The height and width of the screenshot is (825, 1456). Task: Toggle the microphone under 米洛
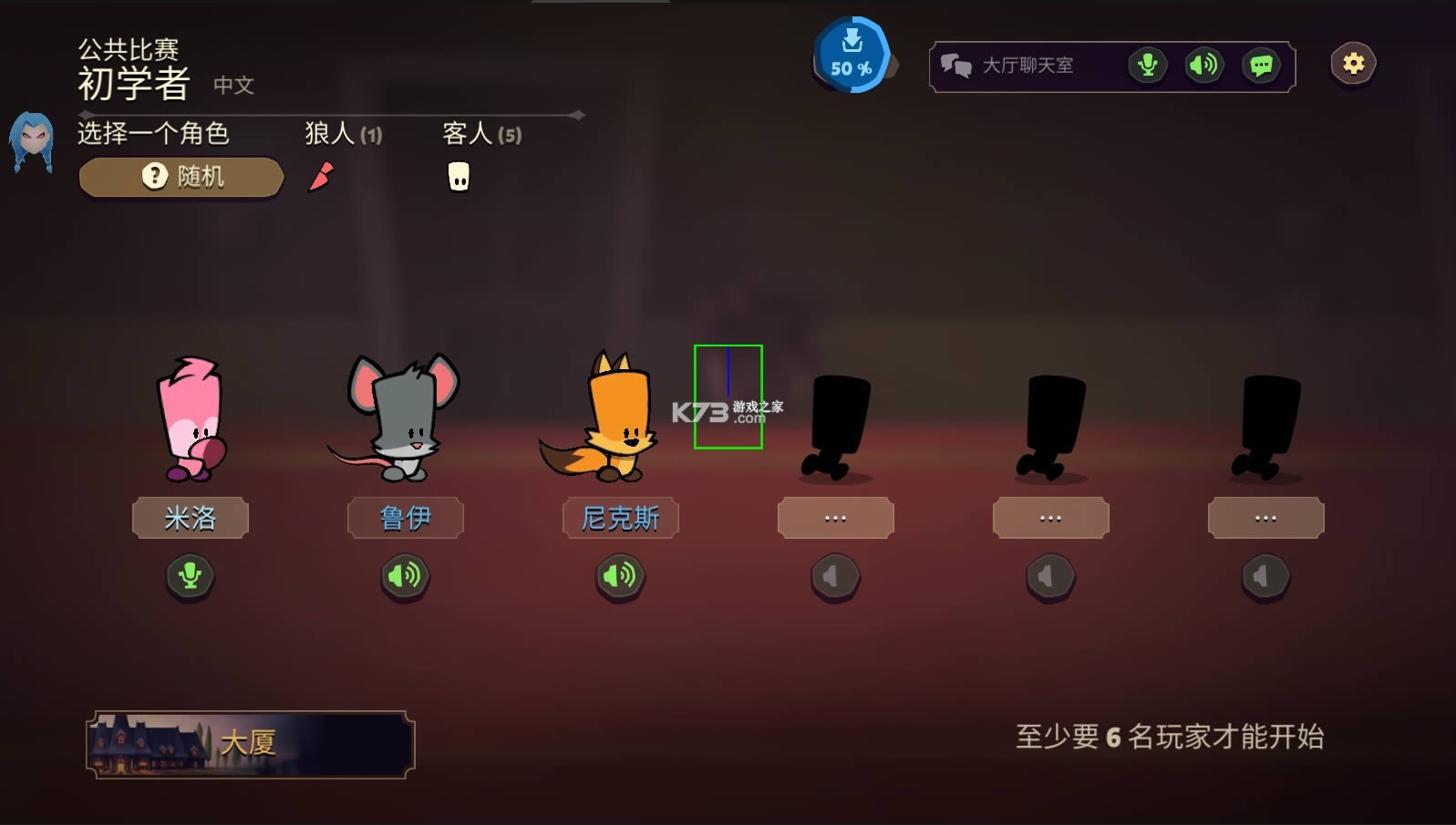tap(189, 576)
